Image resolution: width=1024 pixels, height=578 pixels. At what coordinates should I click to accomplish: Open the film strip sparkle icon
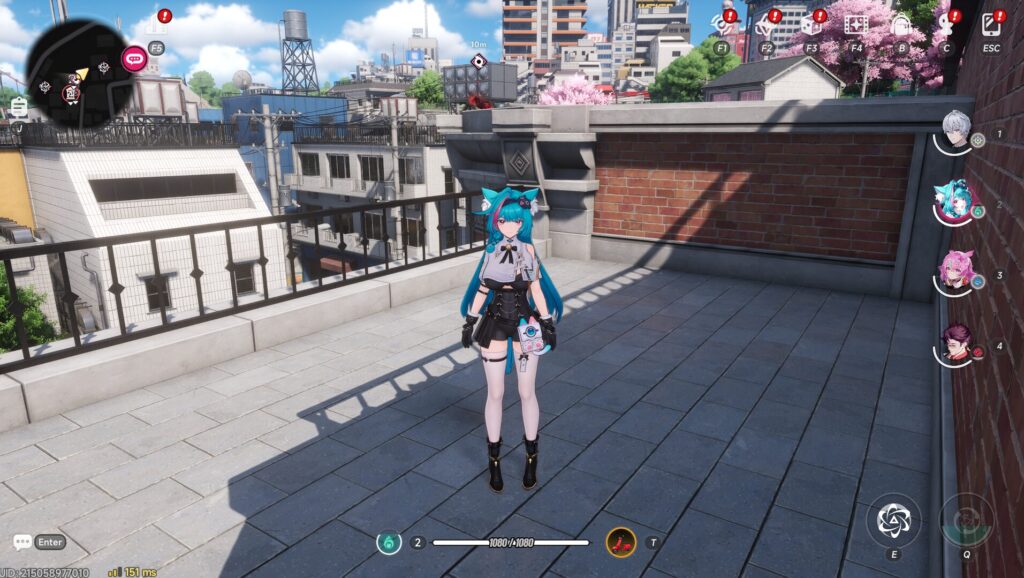tap(856, 24)
